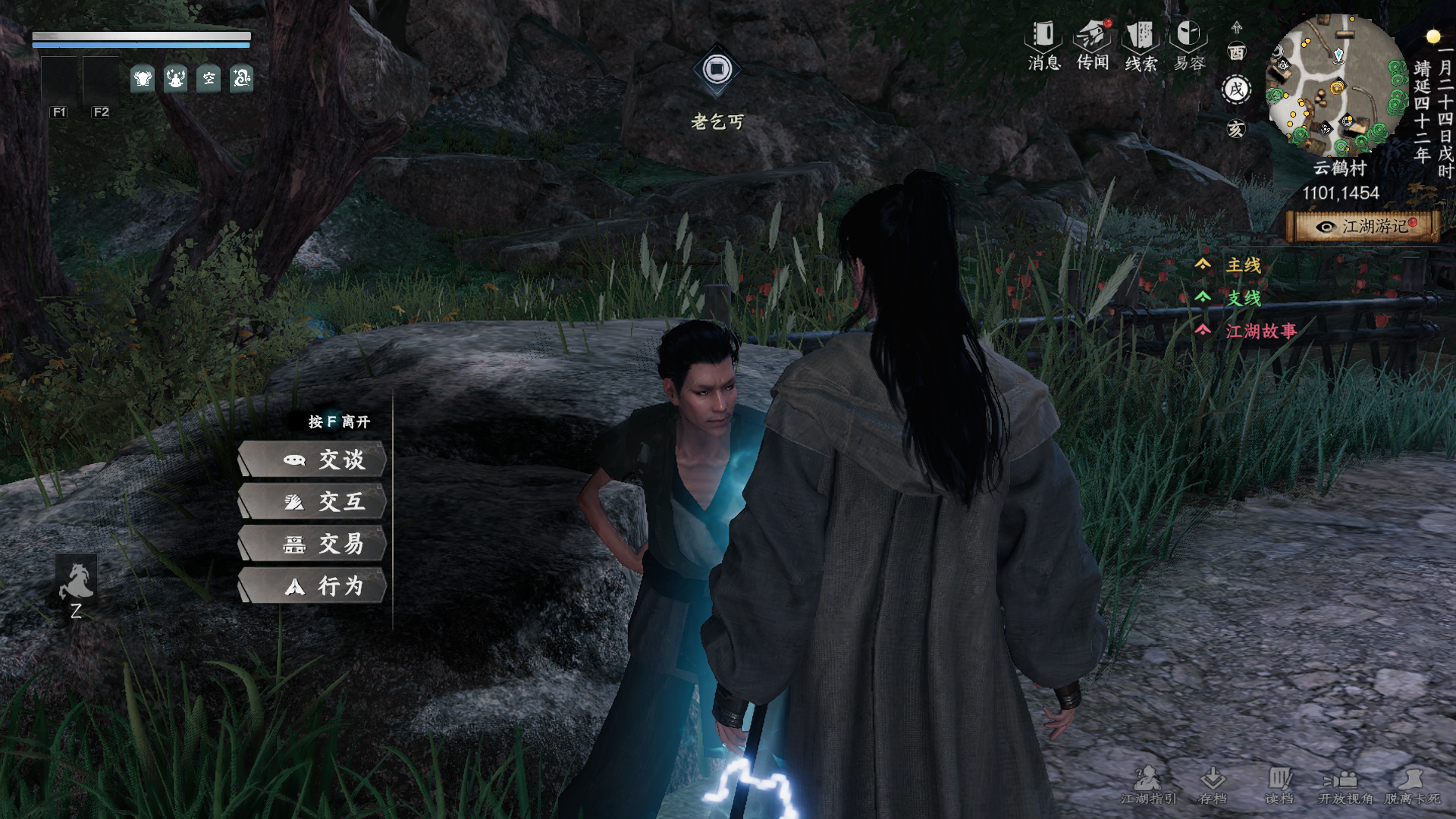Open the 易容 disguise menu
The width and height of the screenshot is (1456, 819).
pos(1188,45)
